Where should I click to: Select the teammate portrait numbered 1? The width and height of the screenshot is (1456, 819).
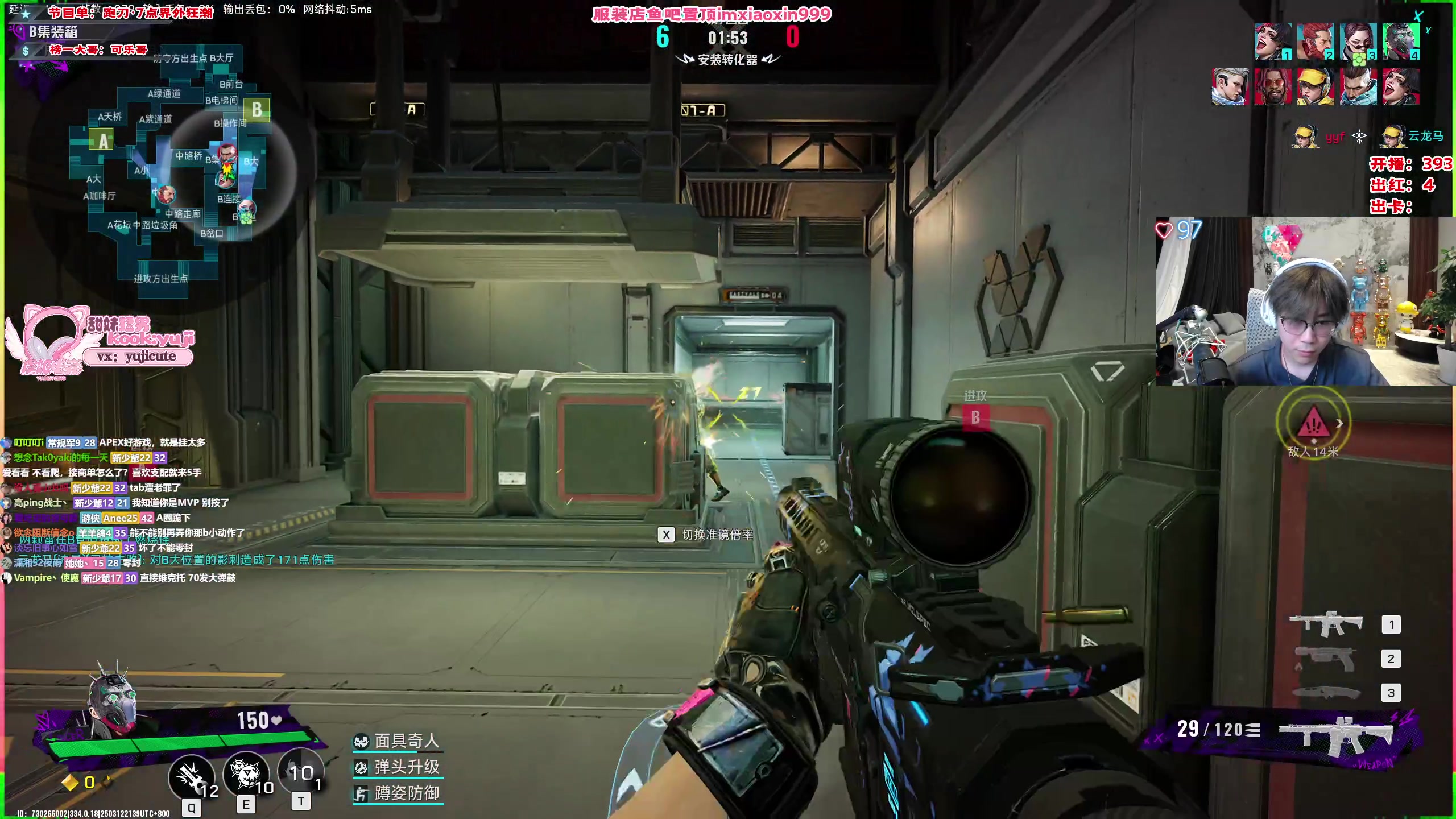(x=1273, y=41)
